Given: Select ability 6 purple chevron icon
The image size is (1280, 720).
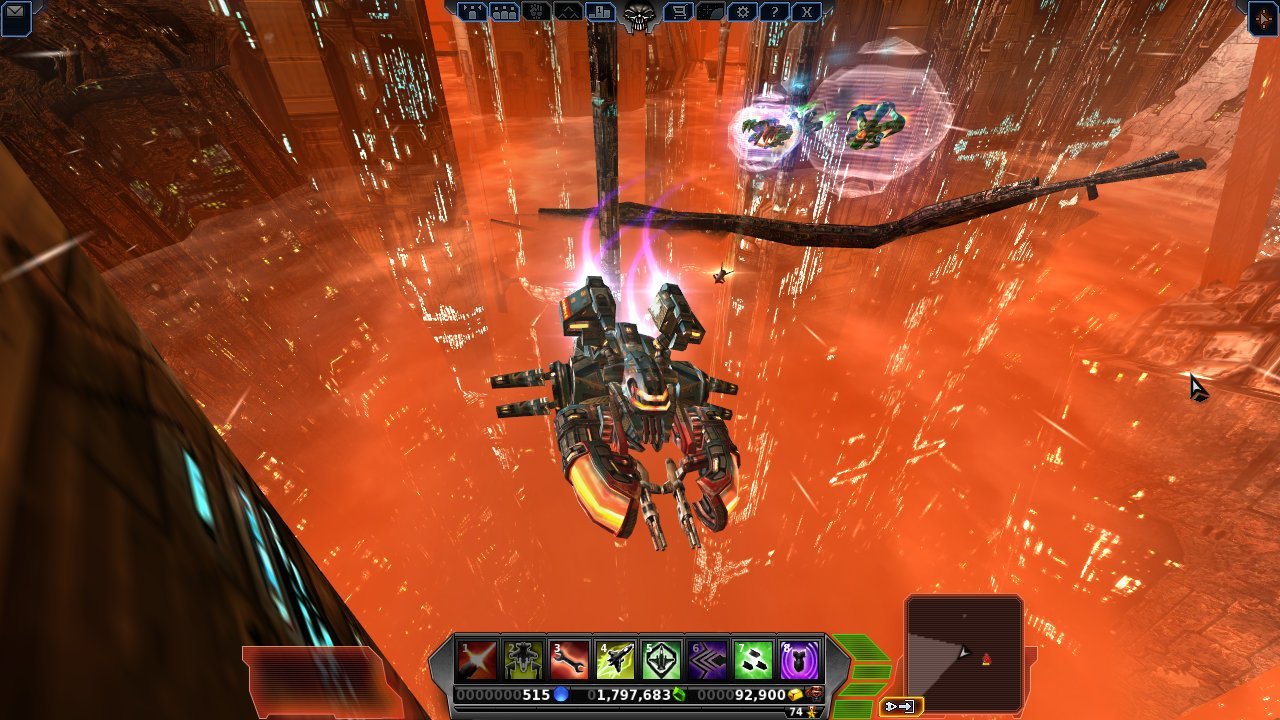Looking at the screenshot, I should coord(707,660).
